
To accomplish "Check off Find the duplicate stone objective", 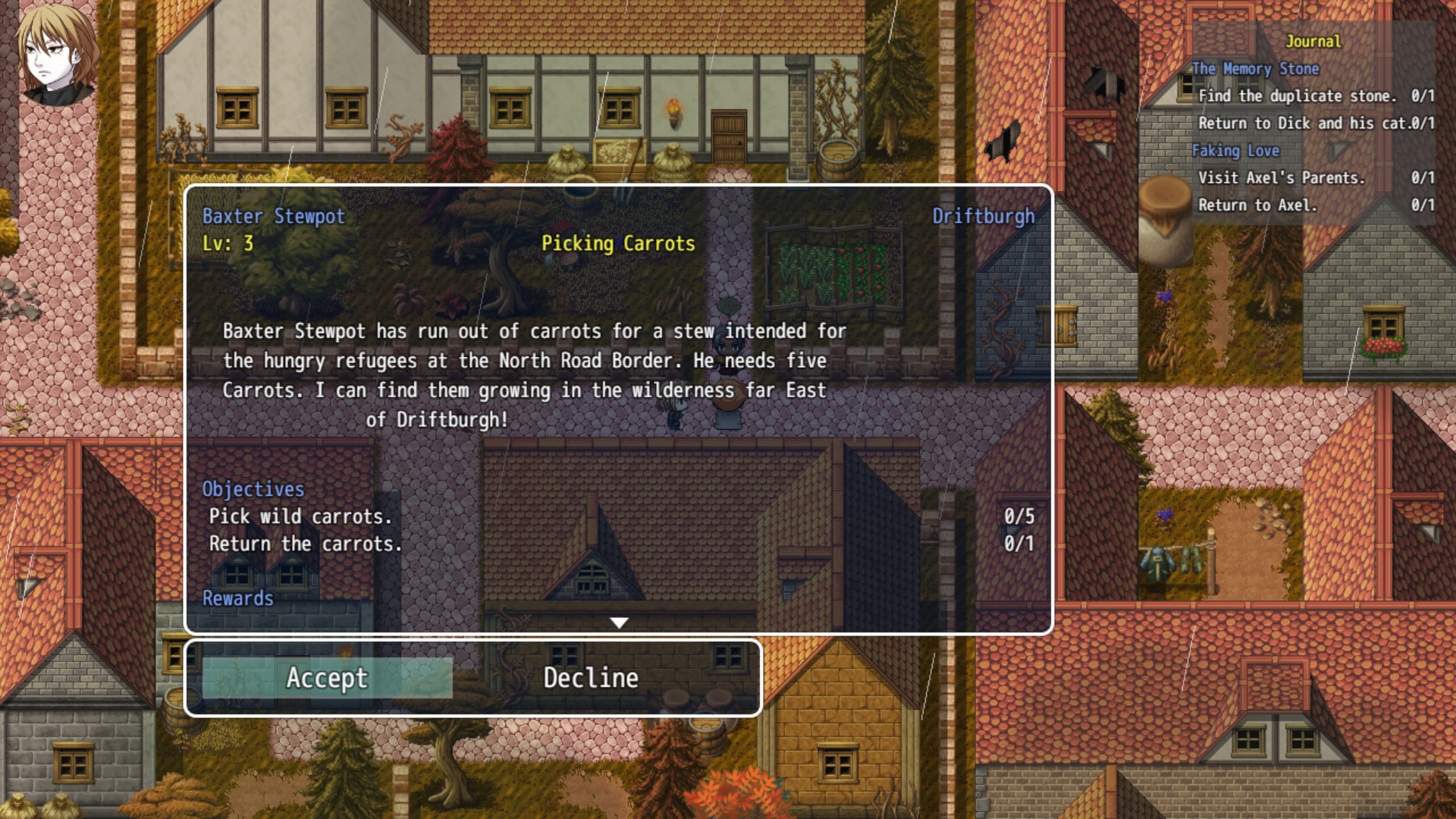I will [1298, 96].
